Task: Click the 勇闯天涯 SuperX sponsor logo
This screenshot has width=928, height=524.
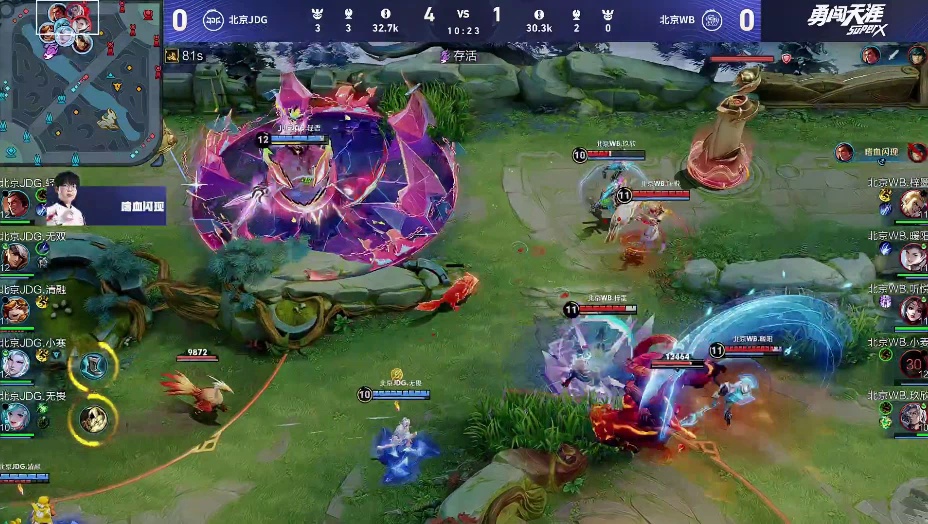Action: coord(846,21)
